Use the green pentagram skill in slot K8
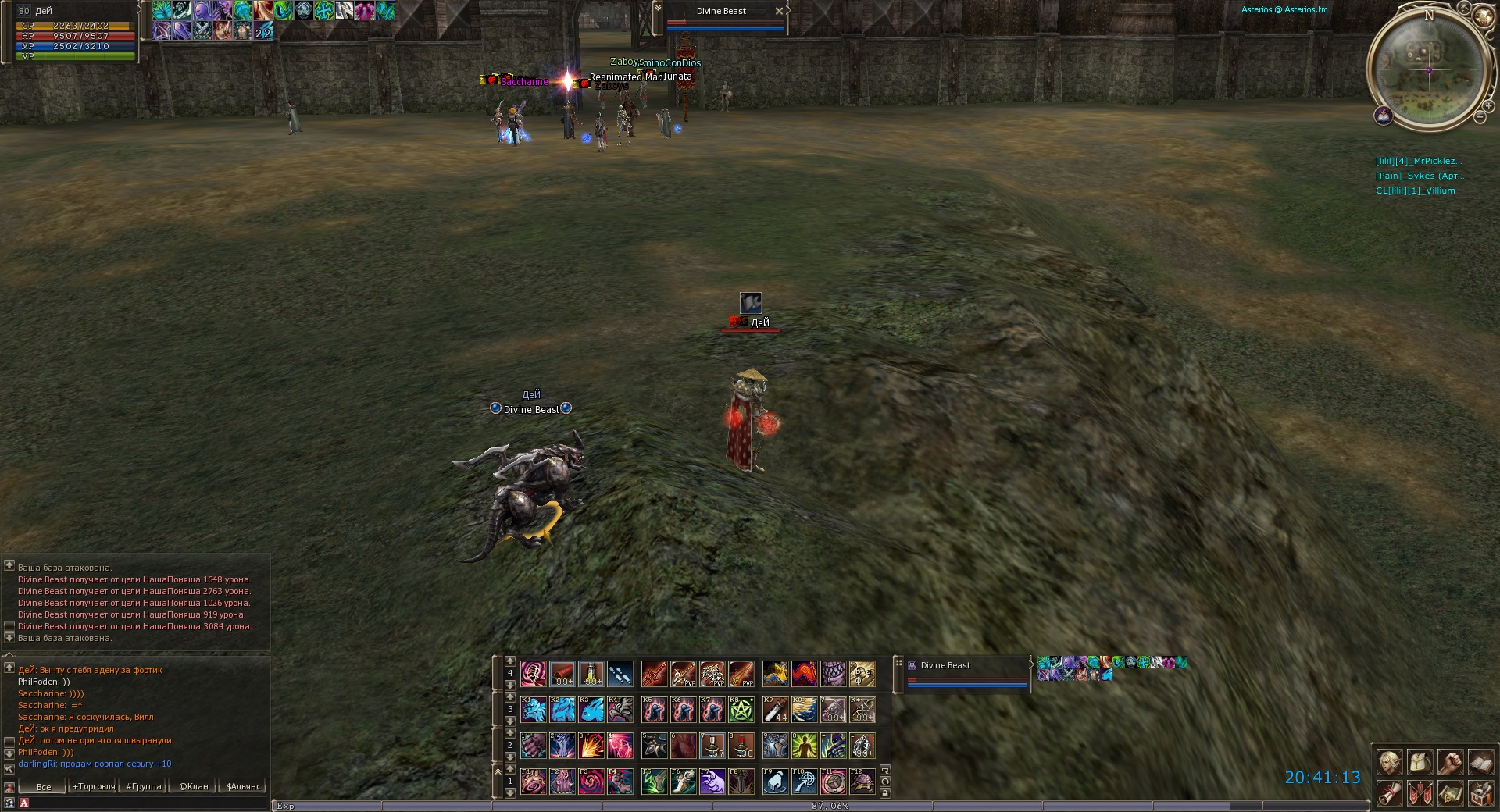 [741, 710]
